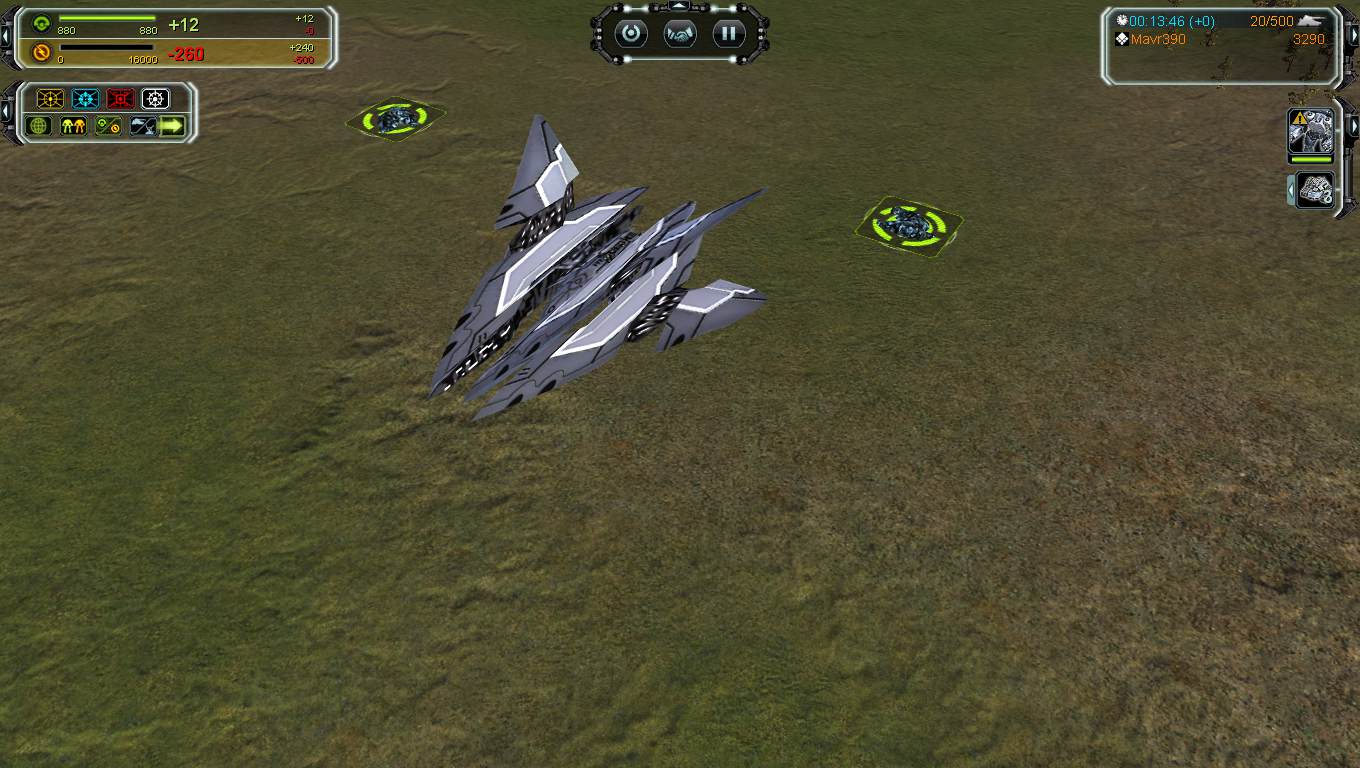Collapse the overlay options panel side arrow
This screenshot has width=1360, height=768.
tap(6, 112)
